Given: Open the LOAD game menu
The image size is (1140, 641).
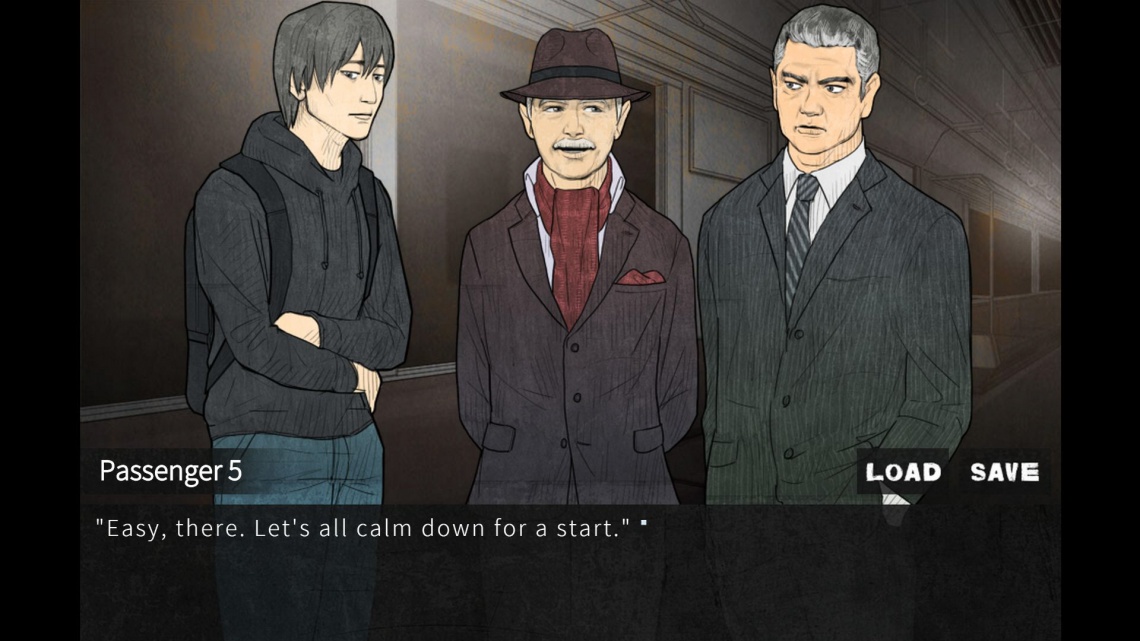Looking at the screenshot, I should pos(902,472).
